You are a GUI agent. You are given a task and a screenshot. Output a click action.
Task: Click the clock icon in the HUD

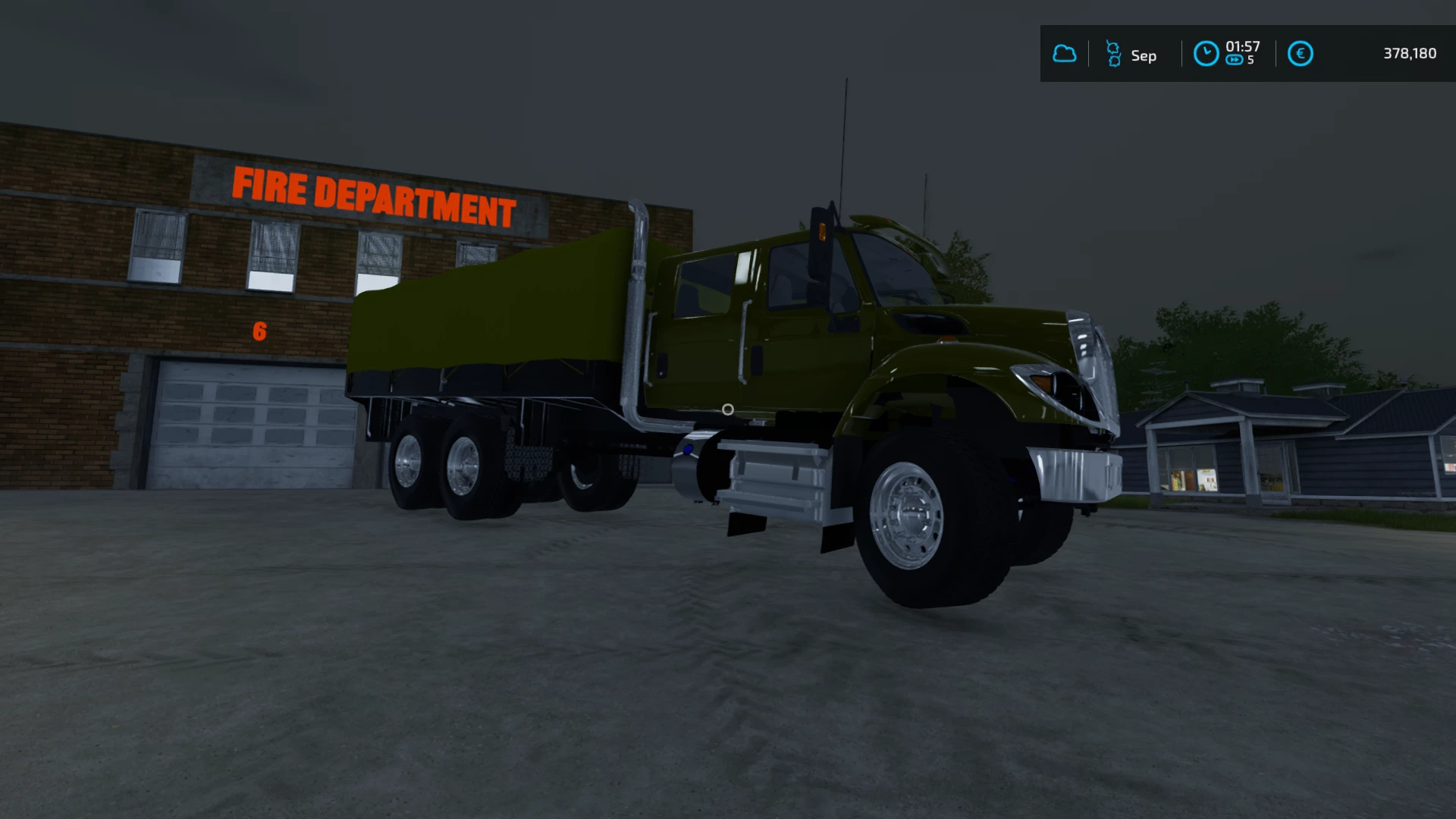tap(1206, 54)
